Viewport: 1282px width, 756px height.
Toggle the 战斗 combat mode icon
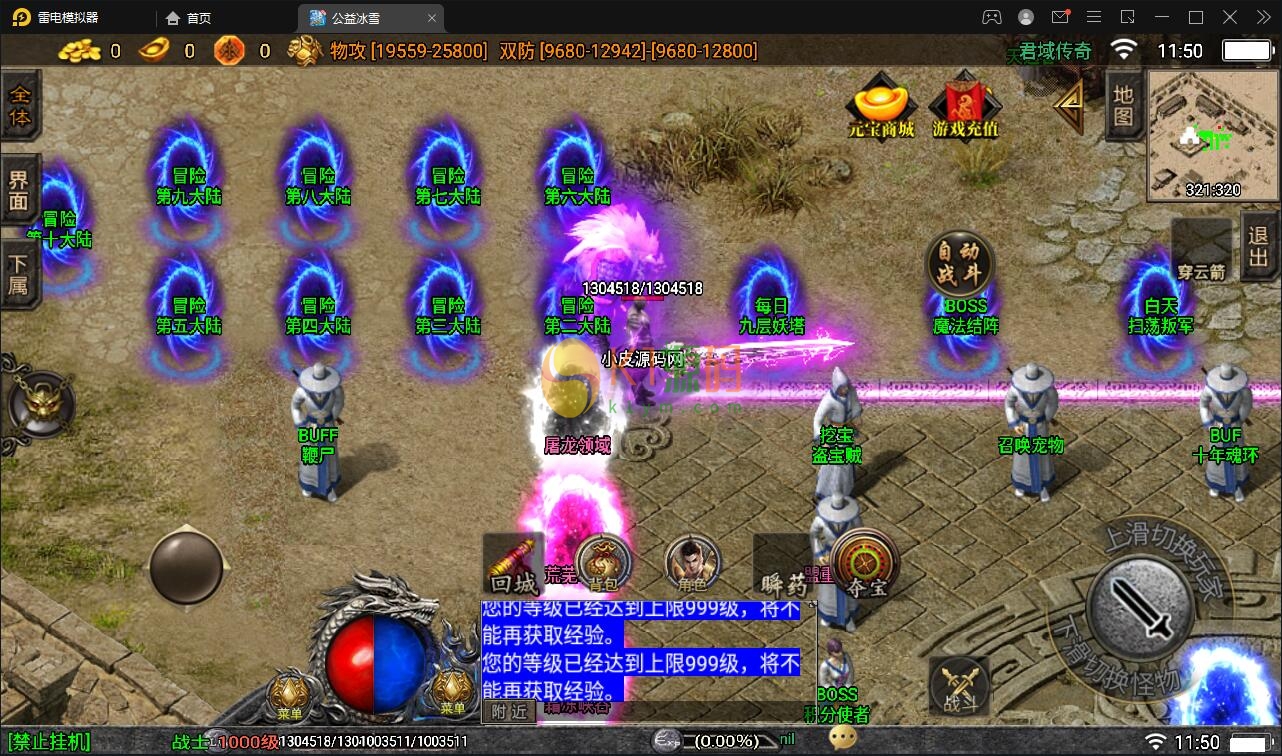tap(960, 686)
